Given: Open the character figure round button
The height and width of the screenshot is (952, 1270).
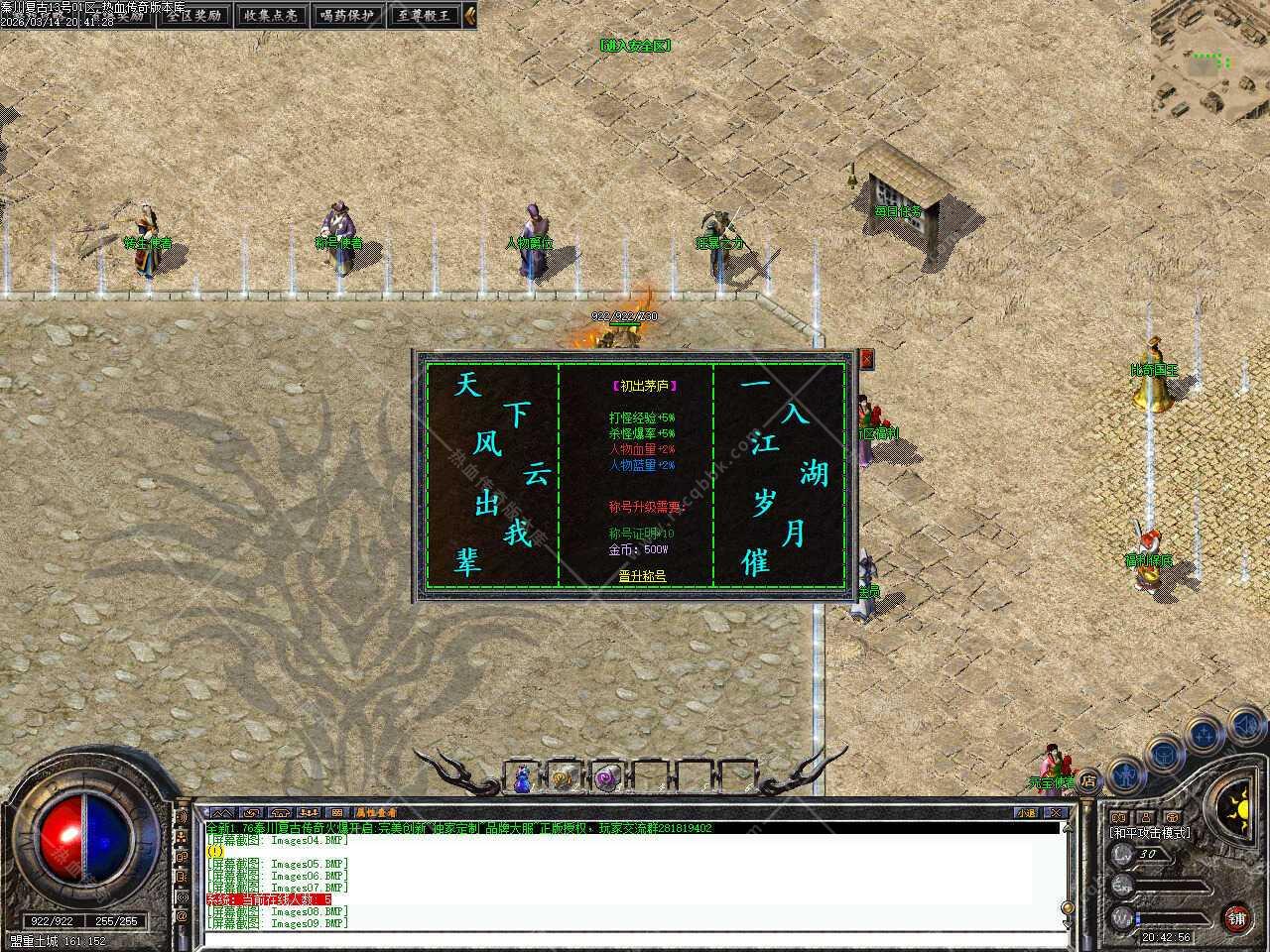Looking at the screenshot, I should [1125, 773].
